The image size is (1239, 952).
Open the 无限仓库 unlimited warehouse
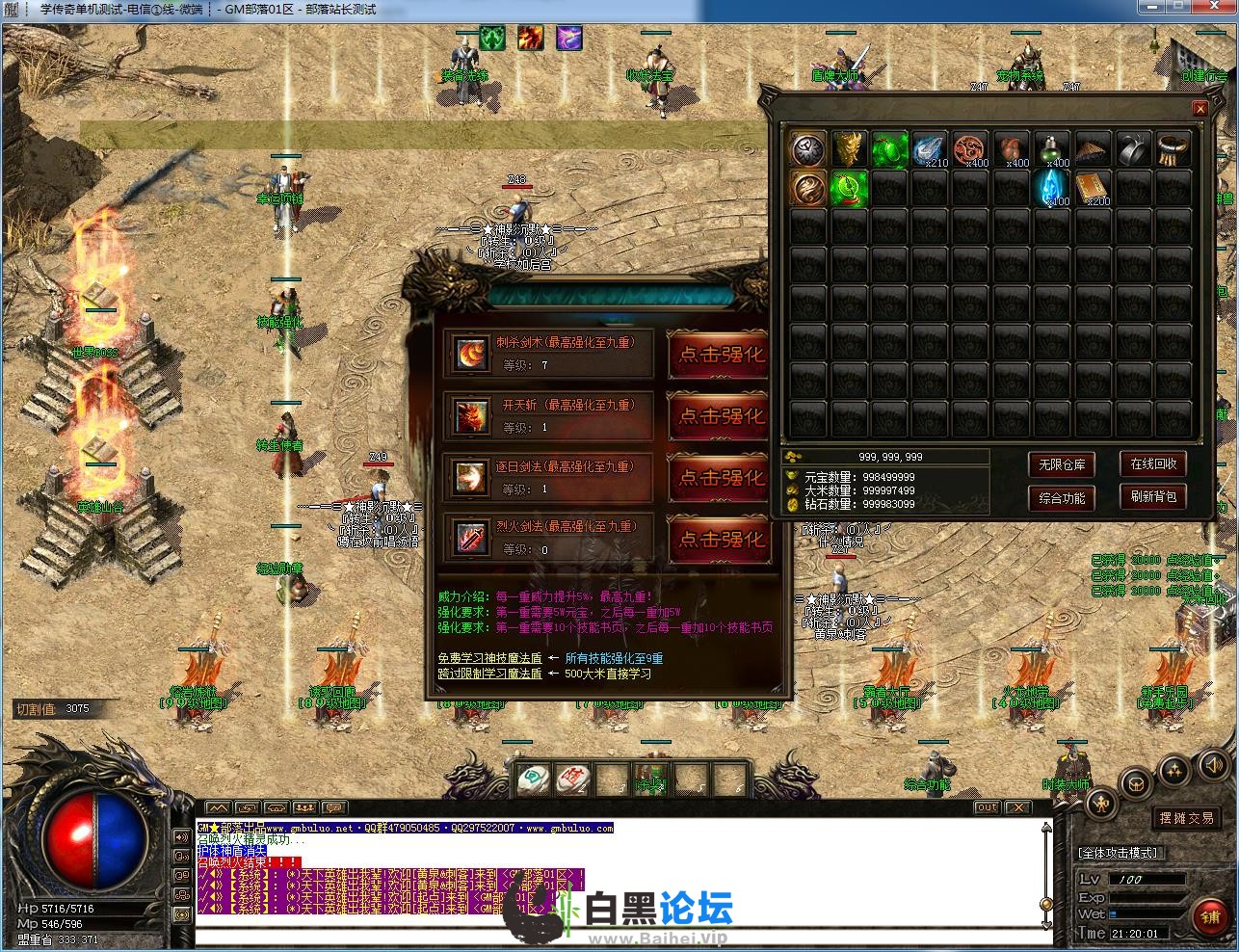[x=1062, y=464]
